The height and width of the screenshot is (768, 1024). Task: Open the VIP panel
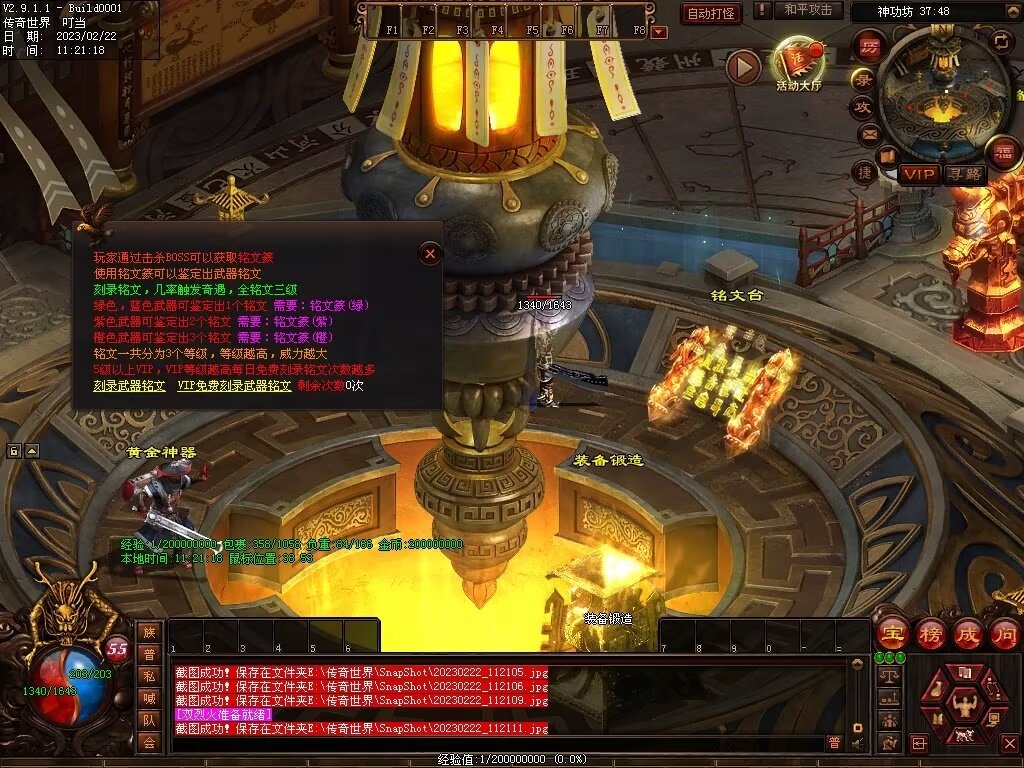tap(919, 174)
